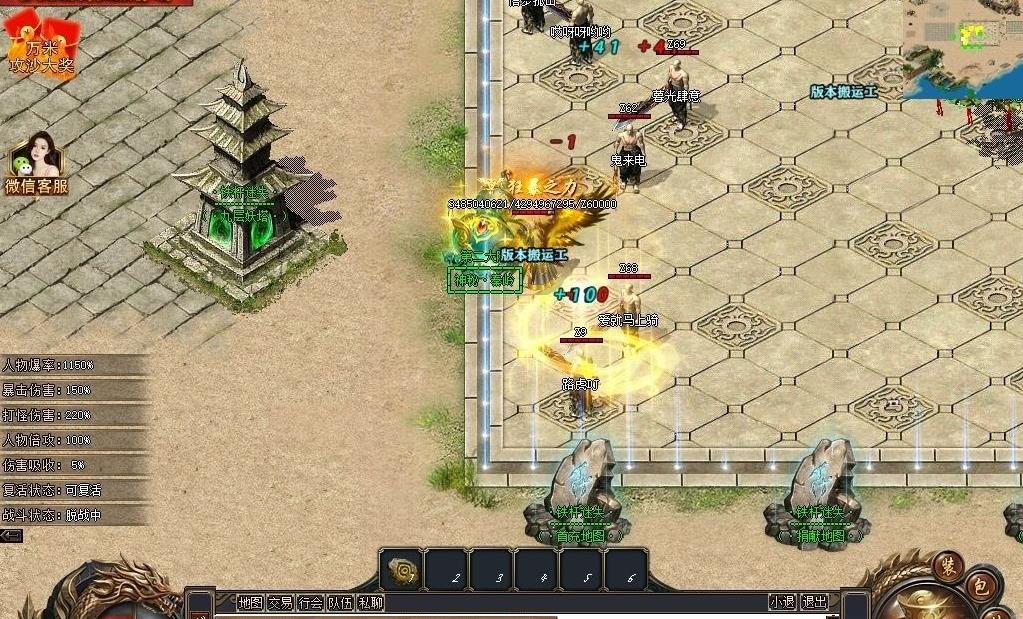Open the 队伍 team button

pyautogui.click(x=340, y=602)
